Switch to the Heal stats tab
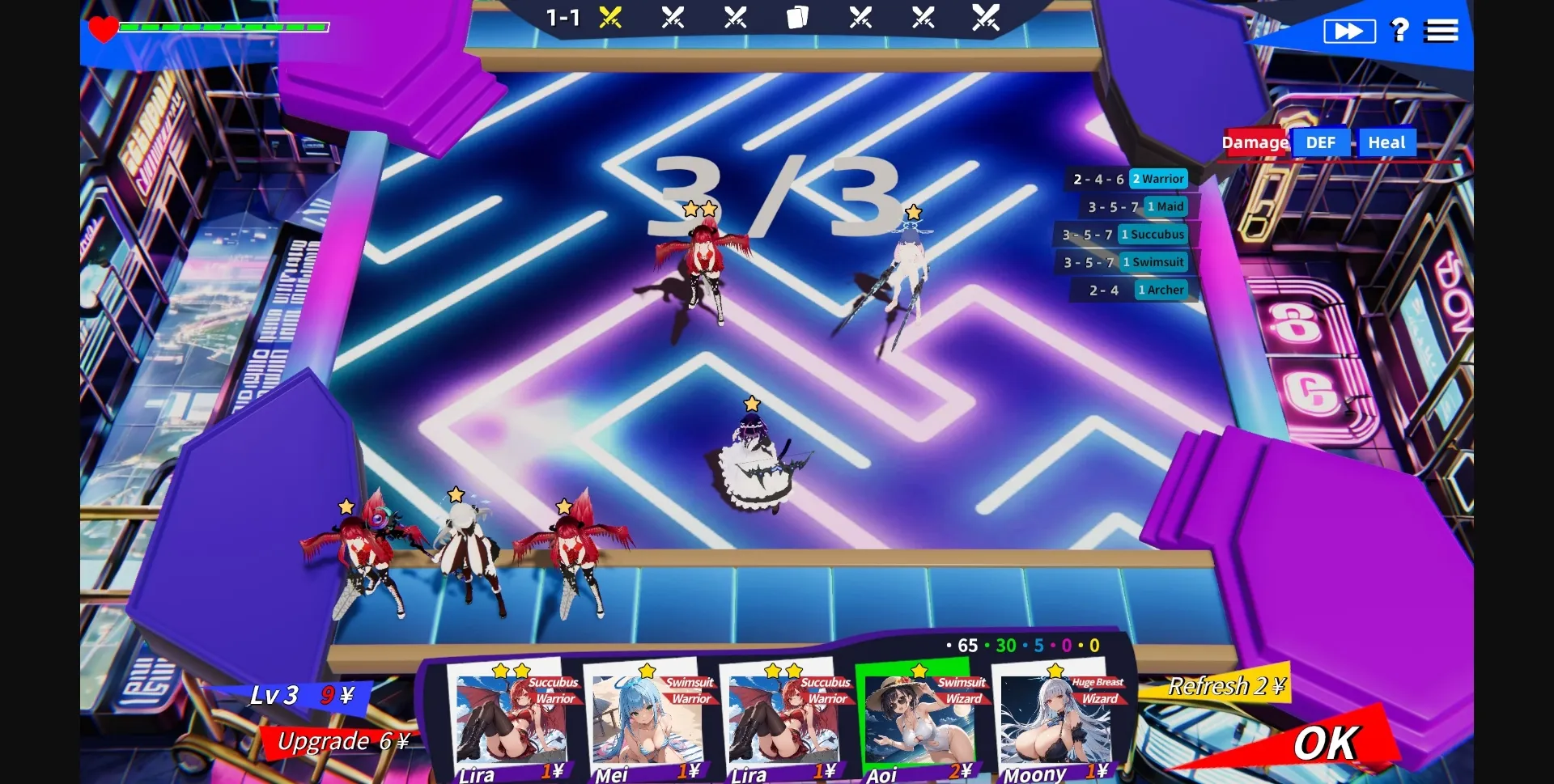 click(1387, 142)
